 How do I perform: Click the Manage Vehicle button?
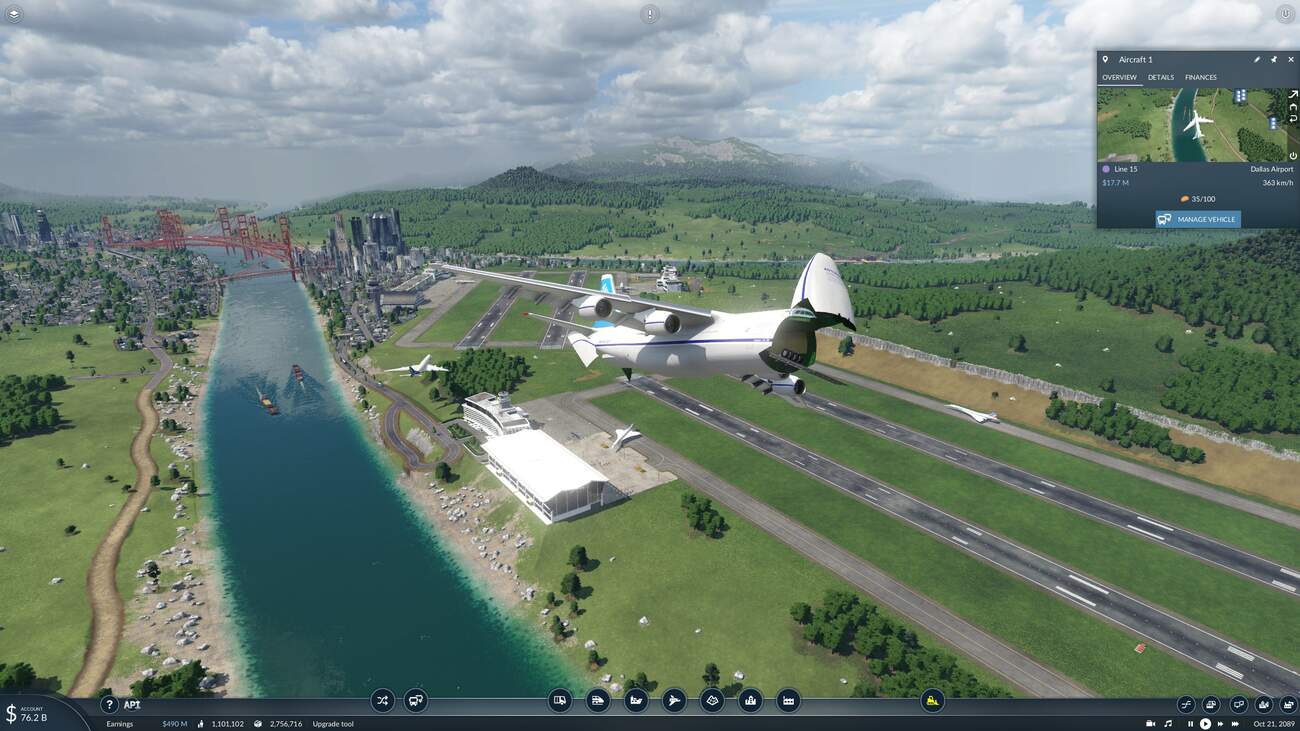pyautogui.click(x=1198, y=219)
